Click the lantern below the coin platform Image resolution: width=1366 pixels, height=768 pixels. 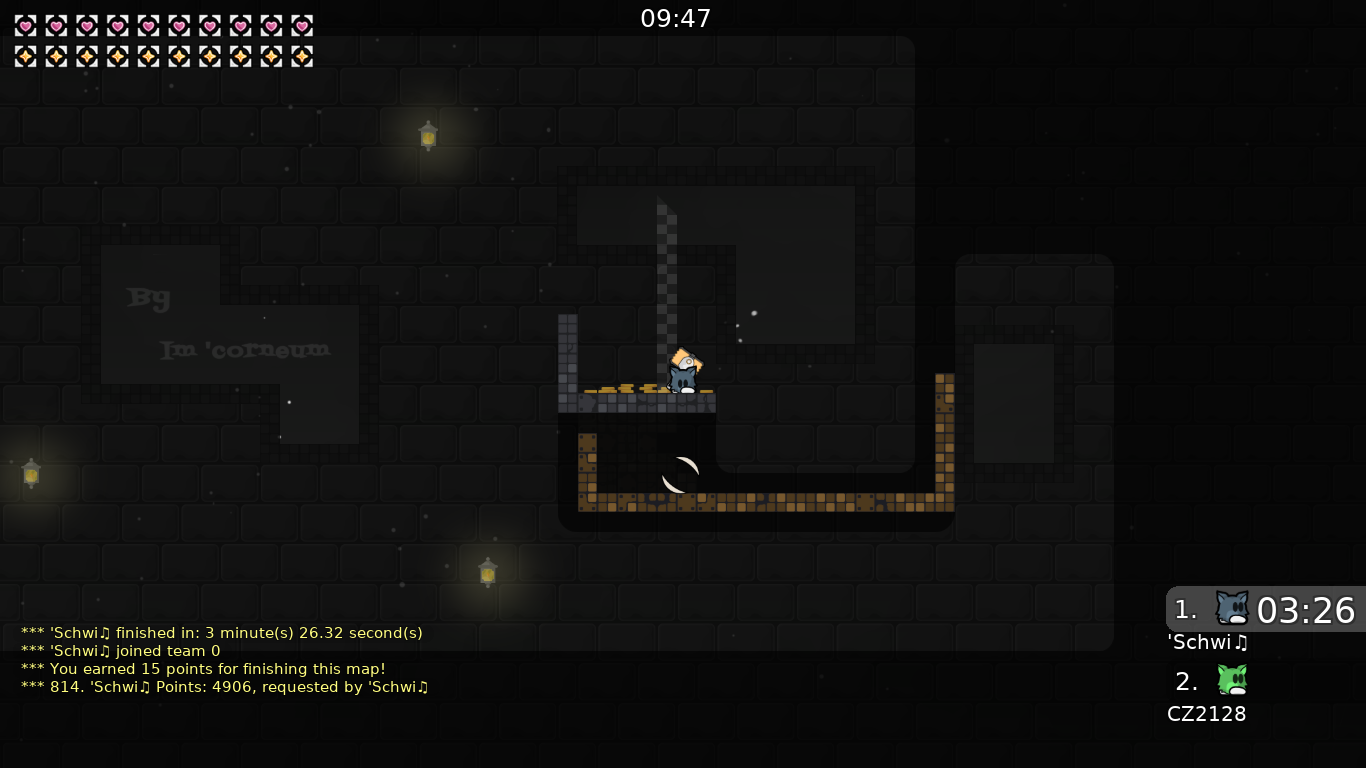click(487, 571)
